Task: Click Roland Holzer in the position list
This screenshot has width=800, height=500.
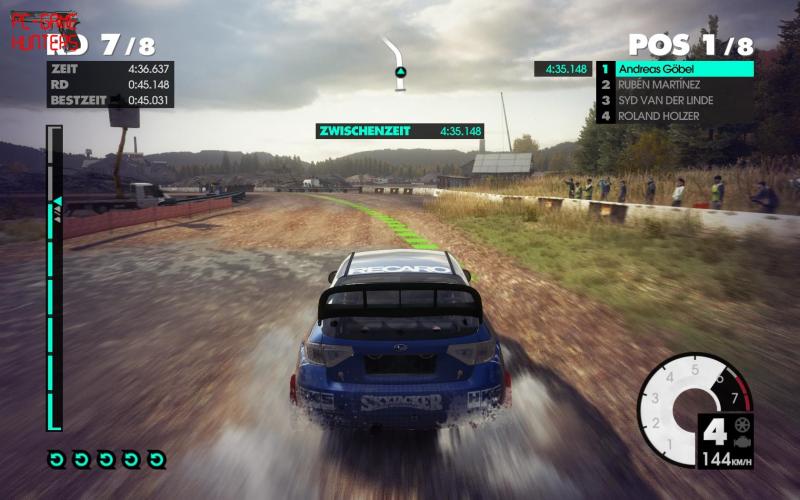Action: click(675, 116)
